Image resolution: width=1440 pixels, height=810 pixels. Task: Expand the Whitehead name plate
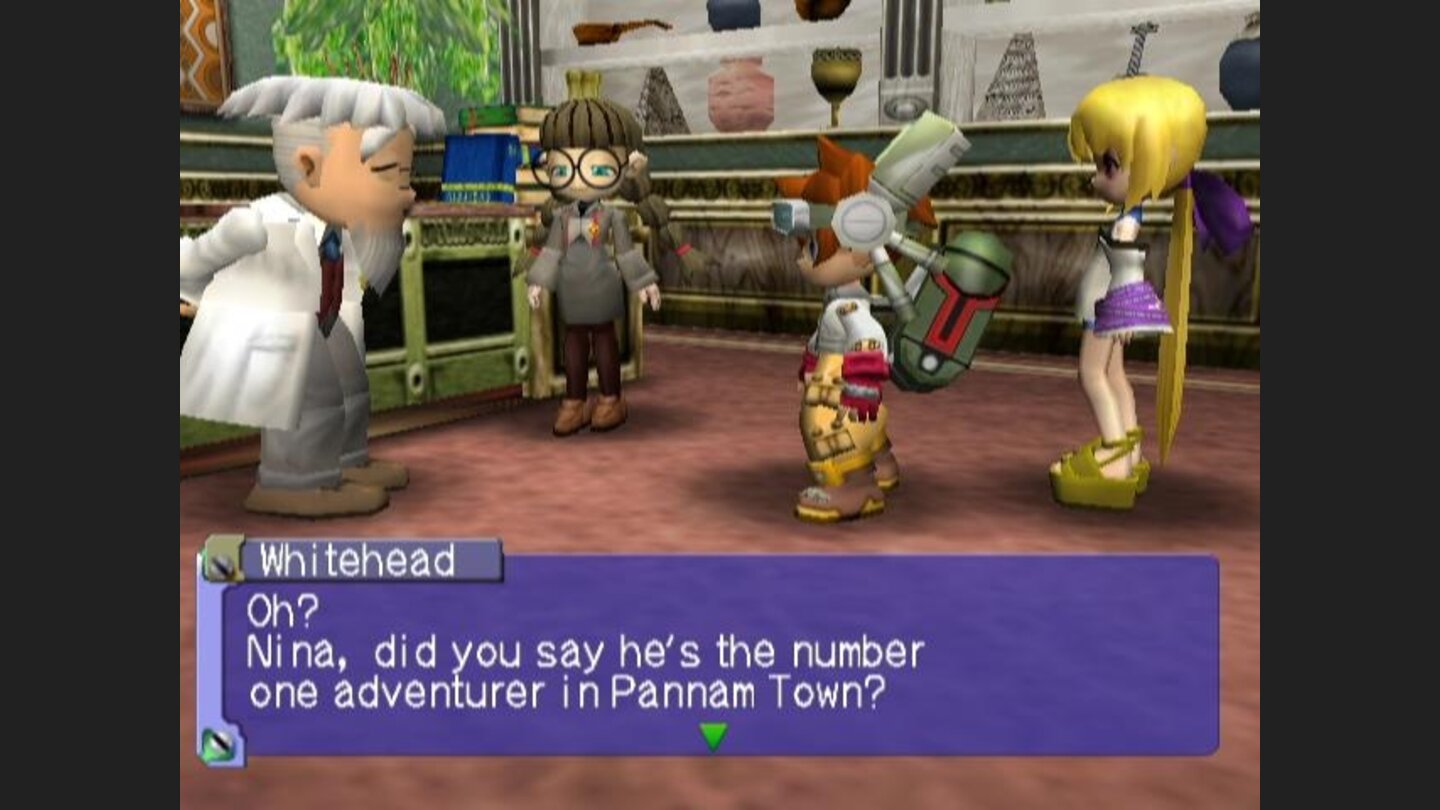coord(355,562)
